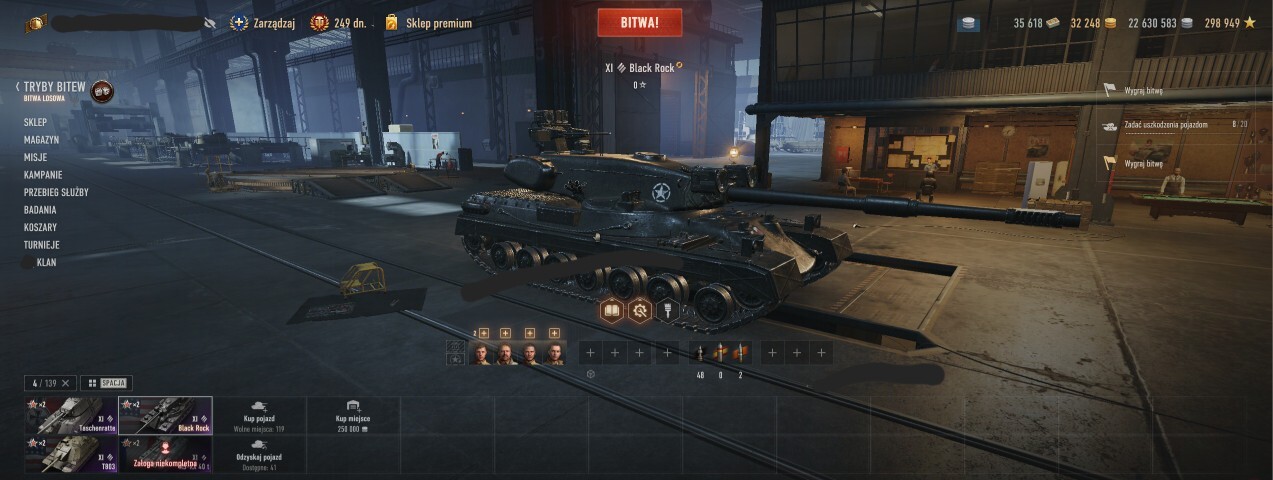View PRZEBIEG SŁUŻBY service record
This screenshot has width=1273, height=480.
[x=56, y=192]
